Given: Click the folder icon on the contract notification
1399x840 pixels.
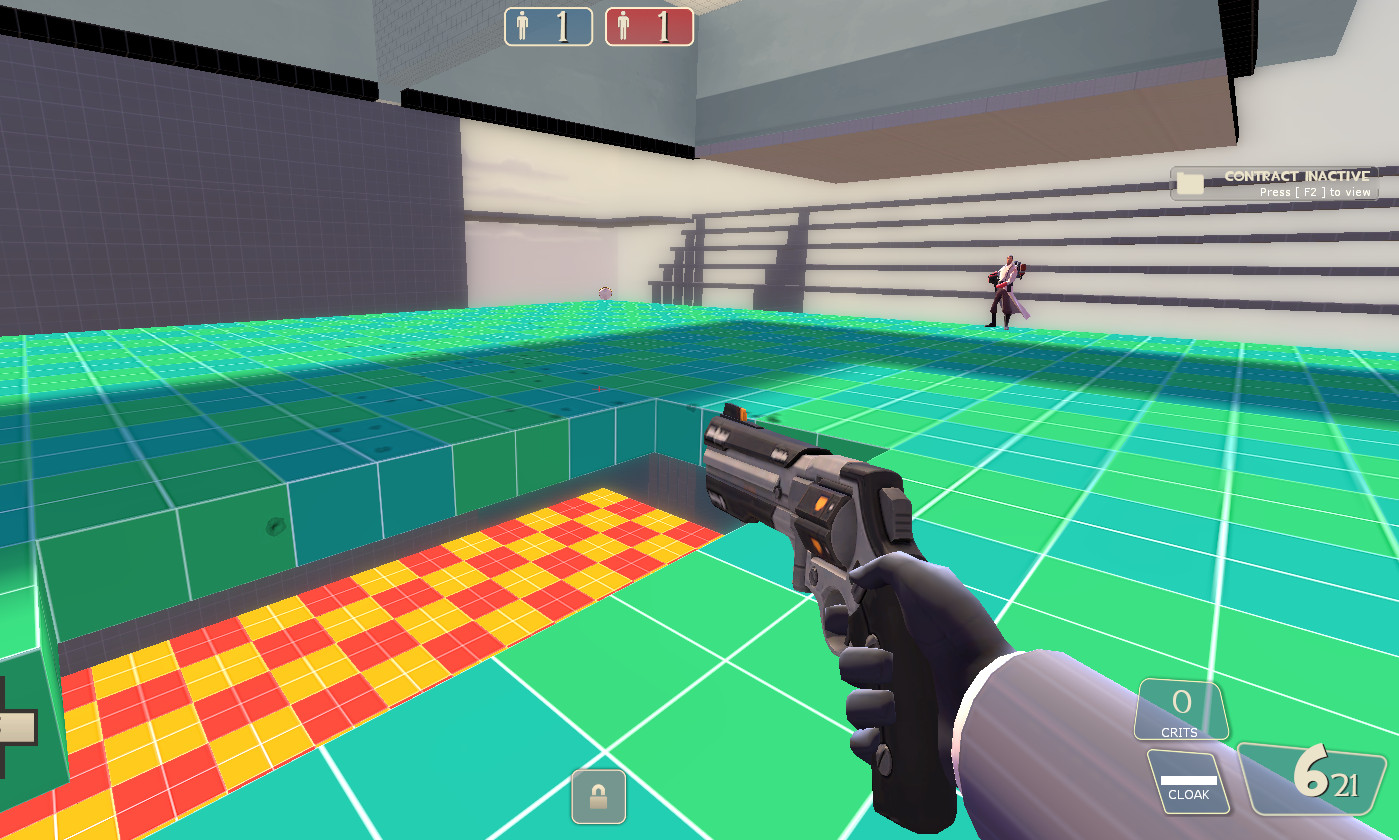Looking at the screenshot, I should click(1188, 183).
